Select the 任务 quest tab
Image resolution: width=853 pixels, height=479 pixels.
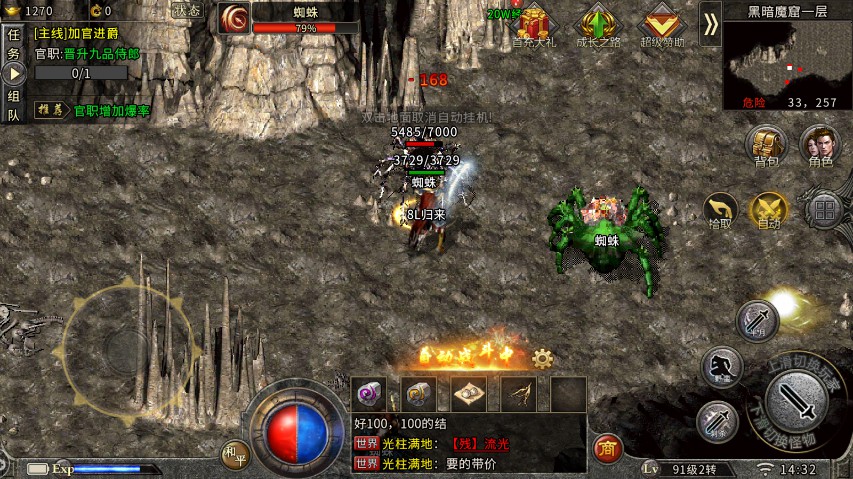(13, 45)
